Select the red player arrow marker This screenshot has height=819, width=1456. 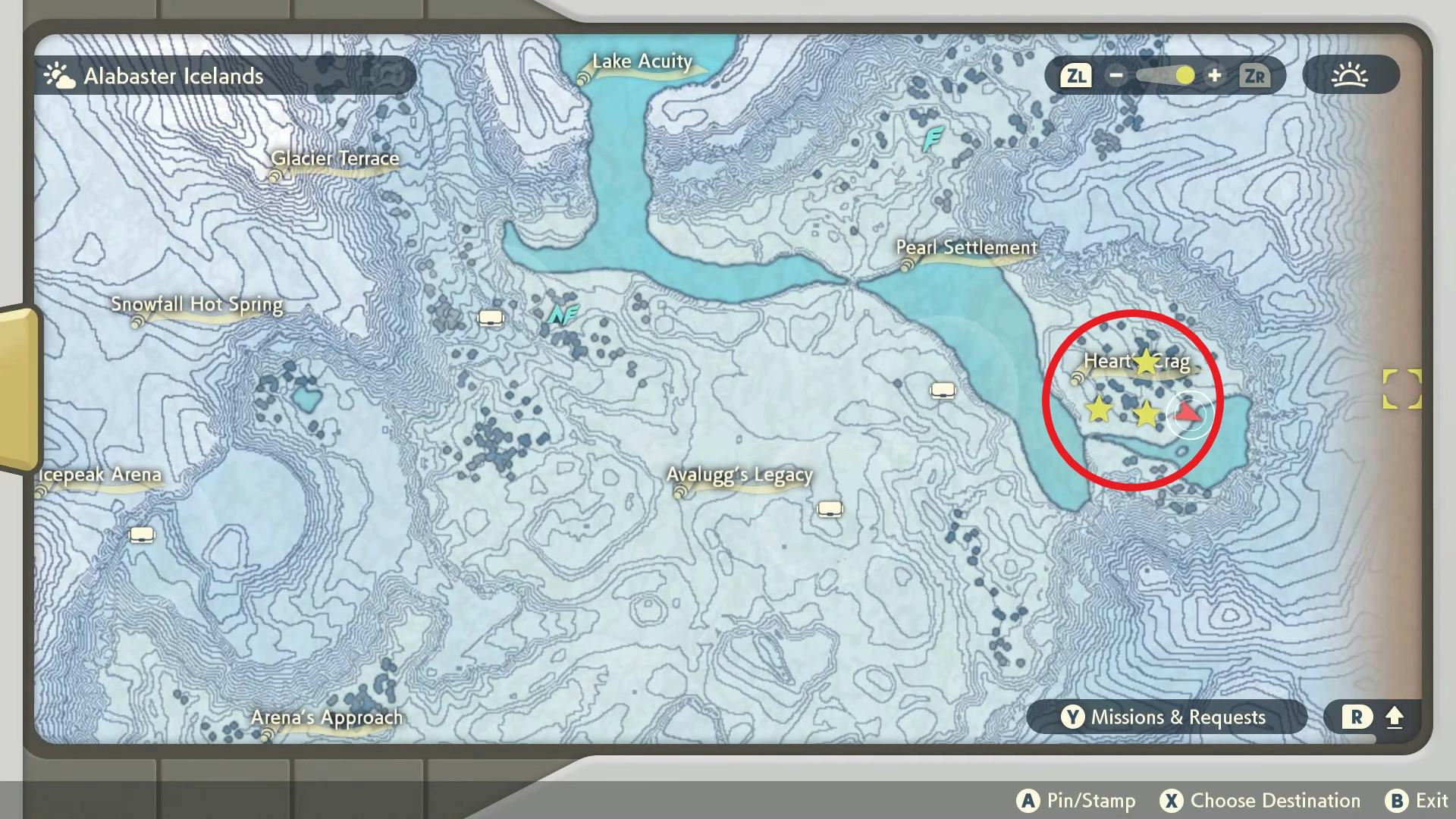tap(1187, 414)
